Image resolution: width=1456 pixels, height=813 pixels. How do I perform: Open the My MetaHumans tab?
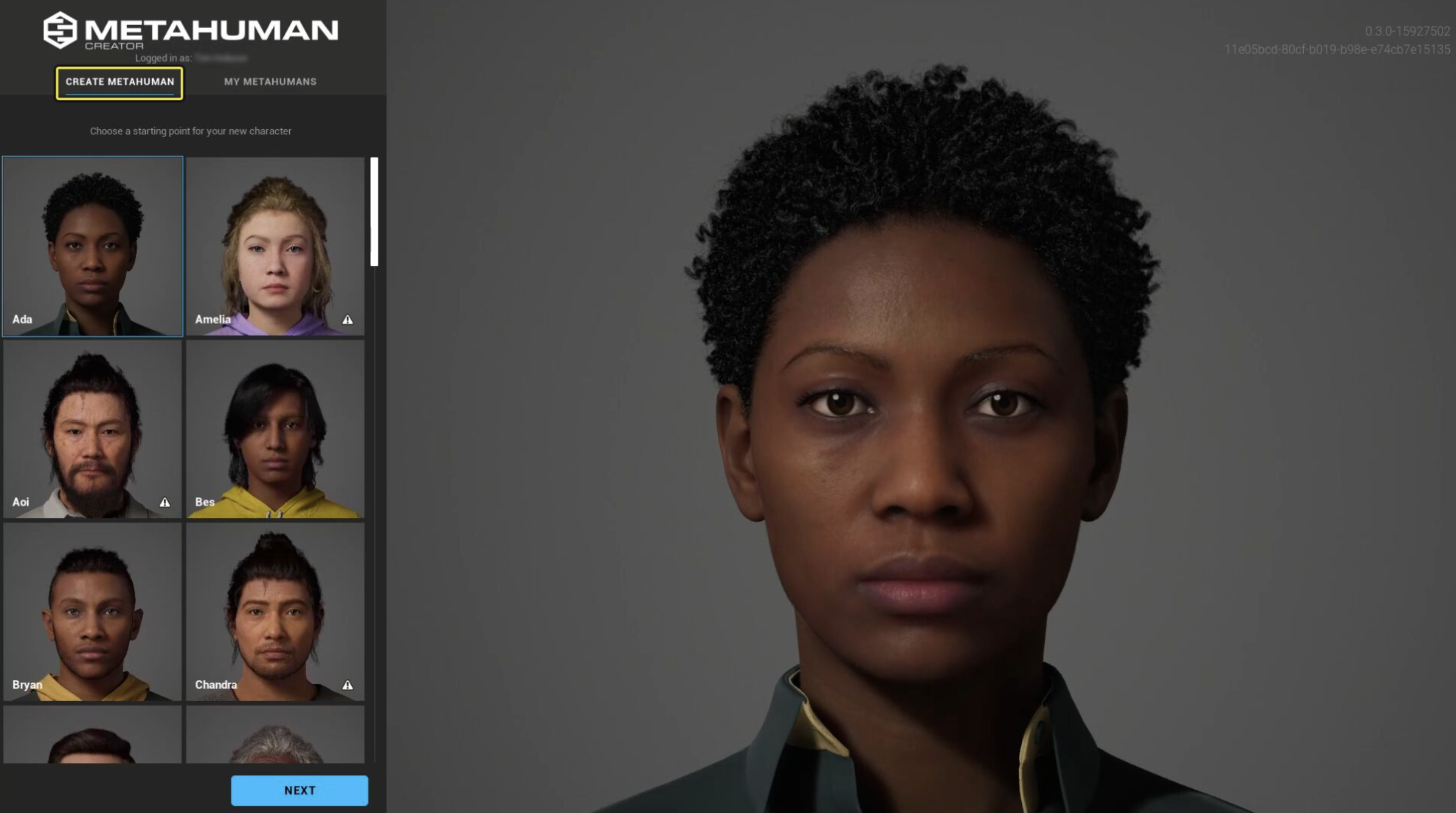(270, 82)
